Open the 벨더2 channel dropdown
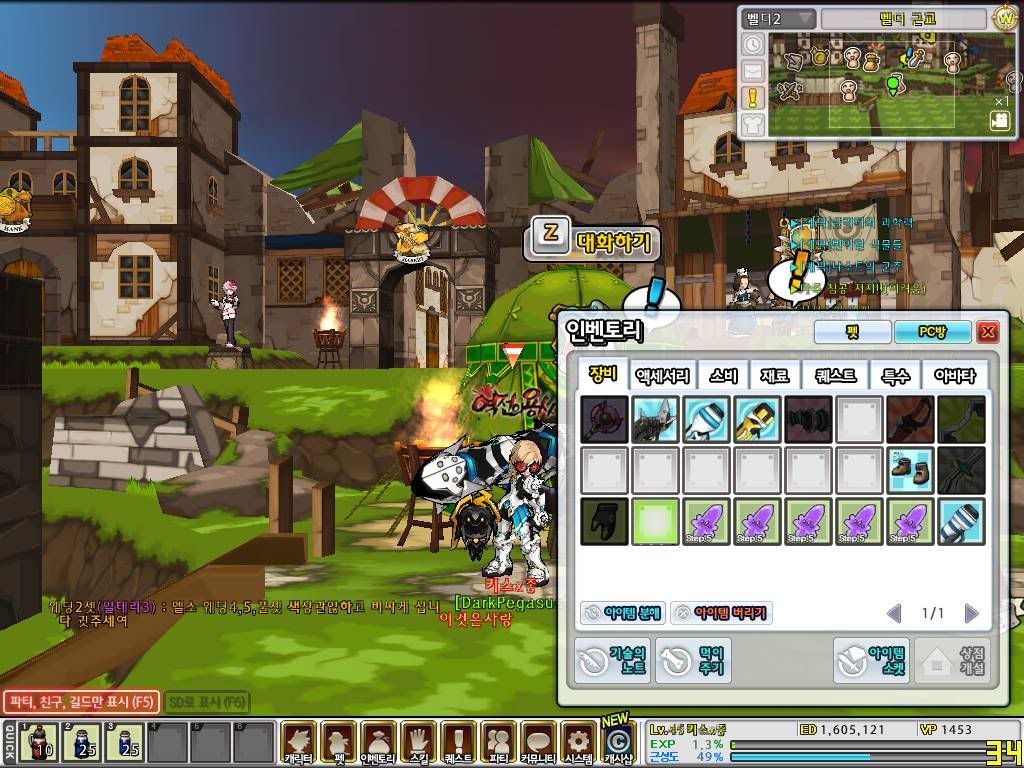The image size is (1024, 768). pos(778,19)
